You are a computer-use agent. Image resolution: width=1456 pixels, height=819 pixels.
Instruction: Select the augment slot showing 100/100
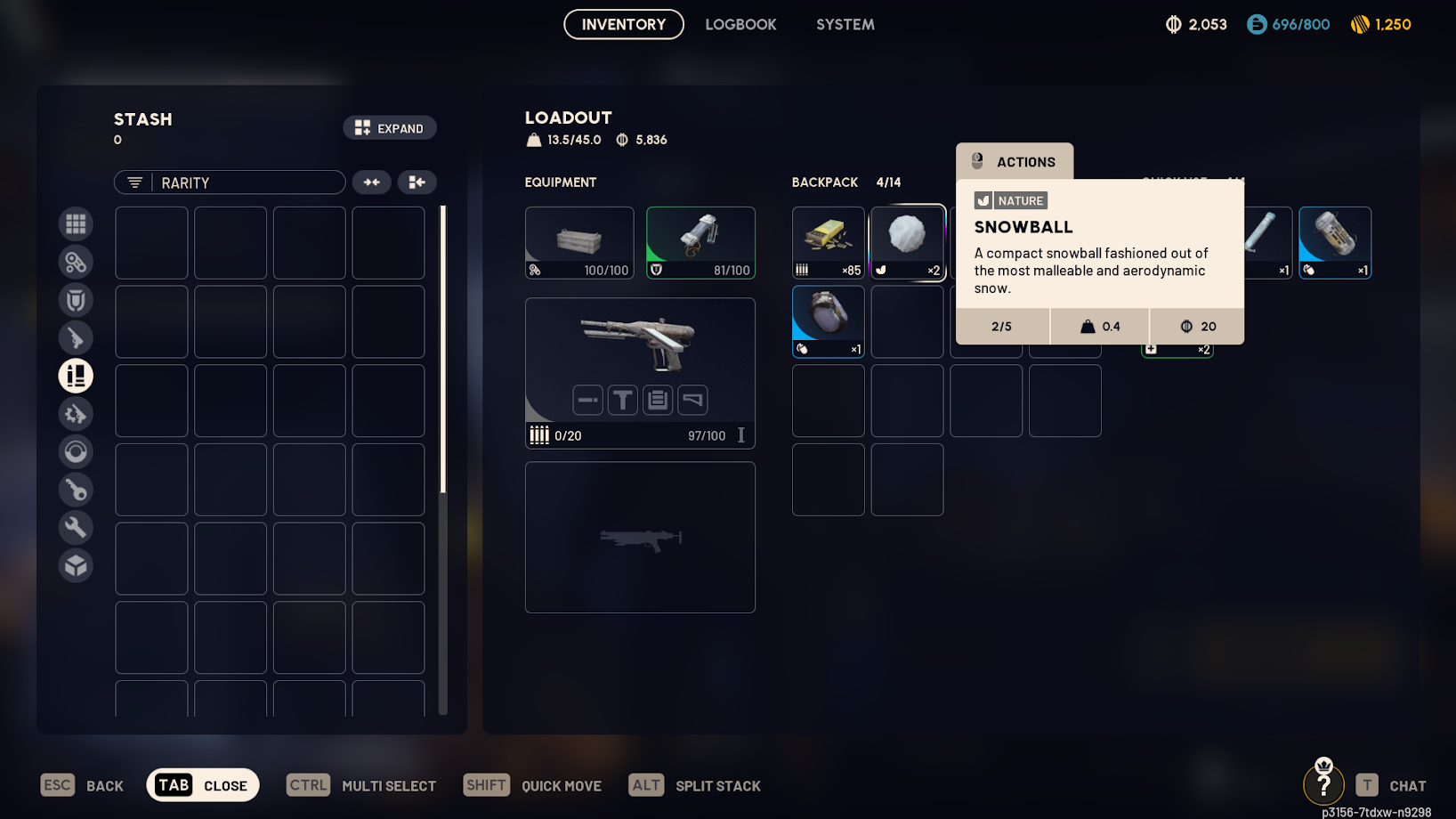coord(579,242)
